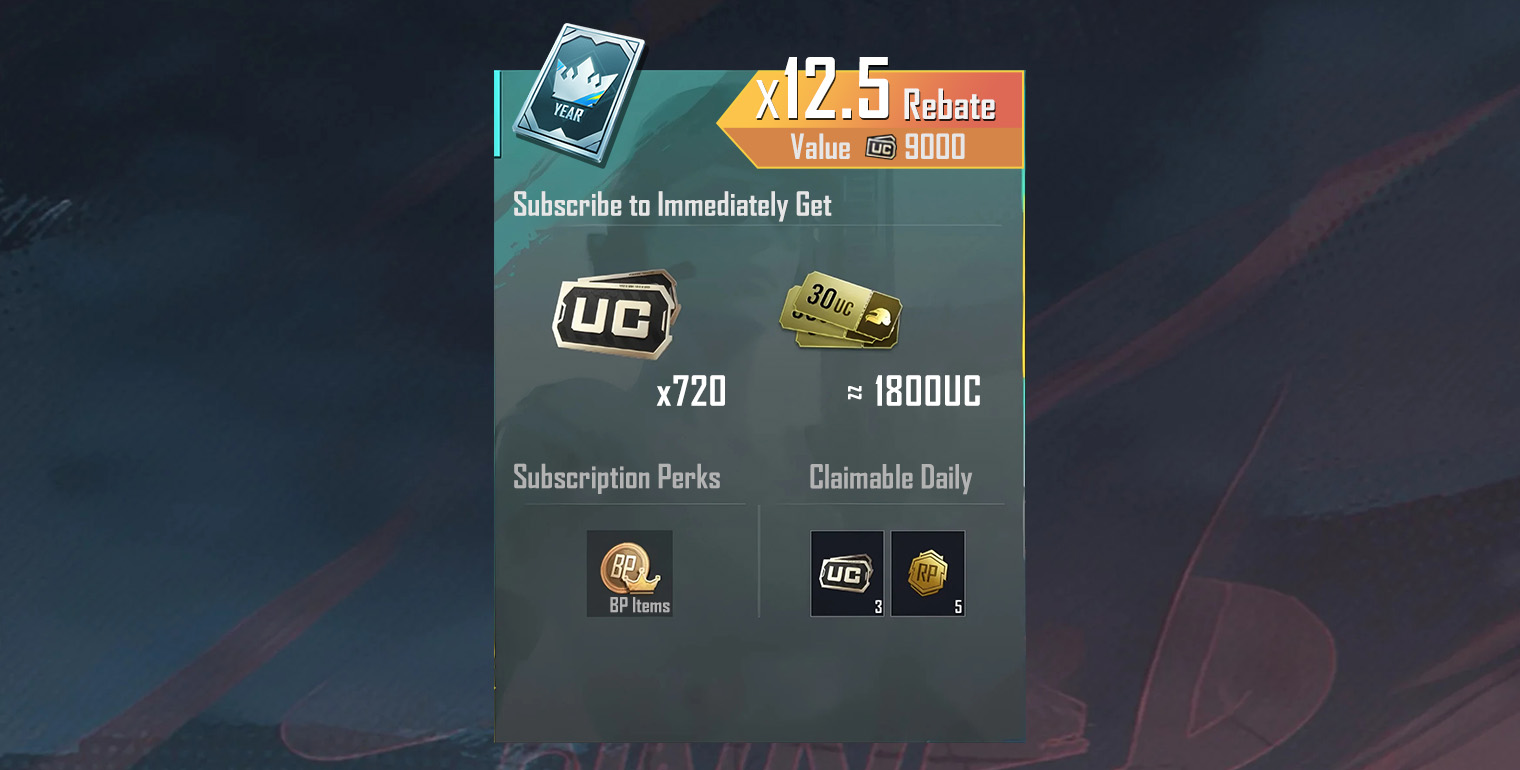
Task: Toggle selection of the daily UC reward slot
Action: pyautogui.click(x=846, y=572)
